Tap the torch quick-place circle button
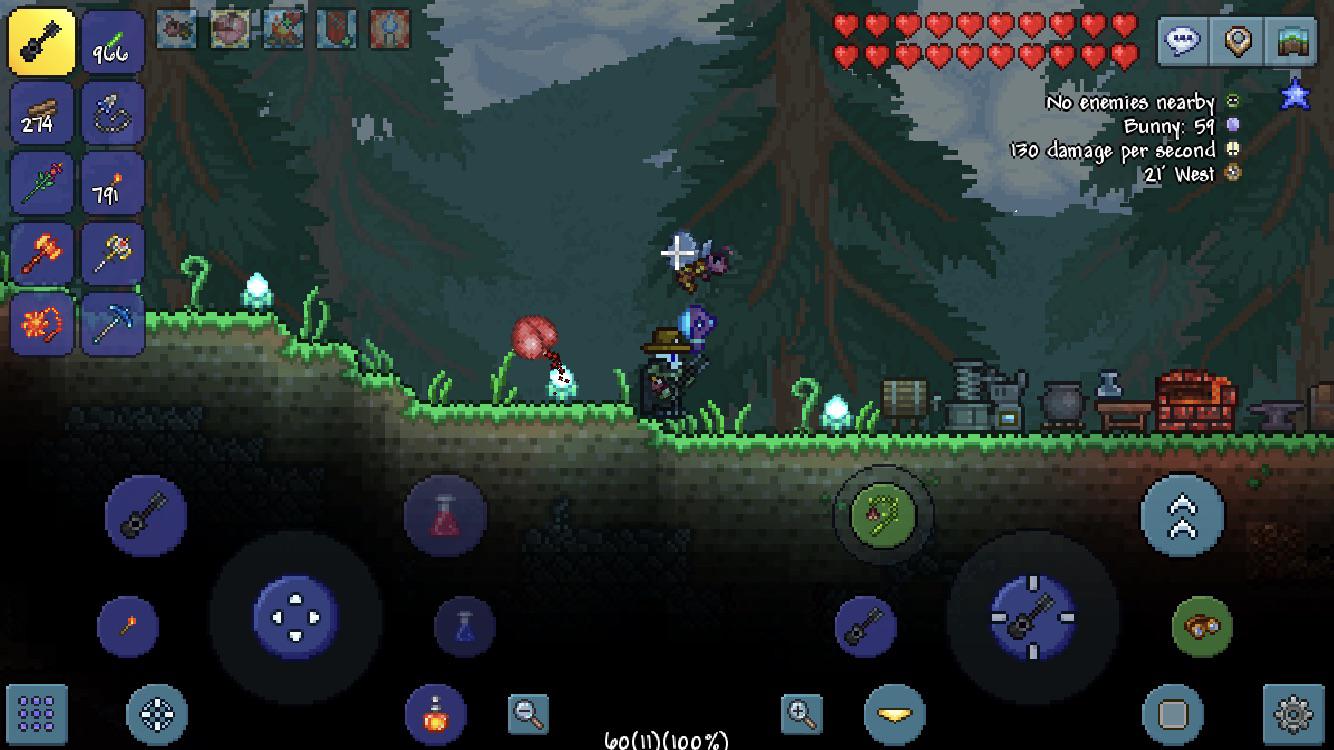 coord(127,625)
